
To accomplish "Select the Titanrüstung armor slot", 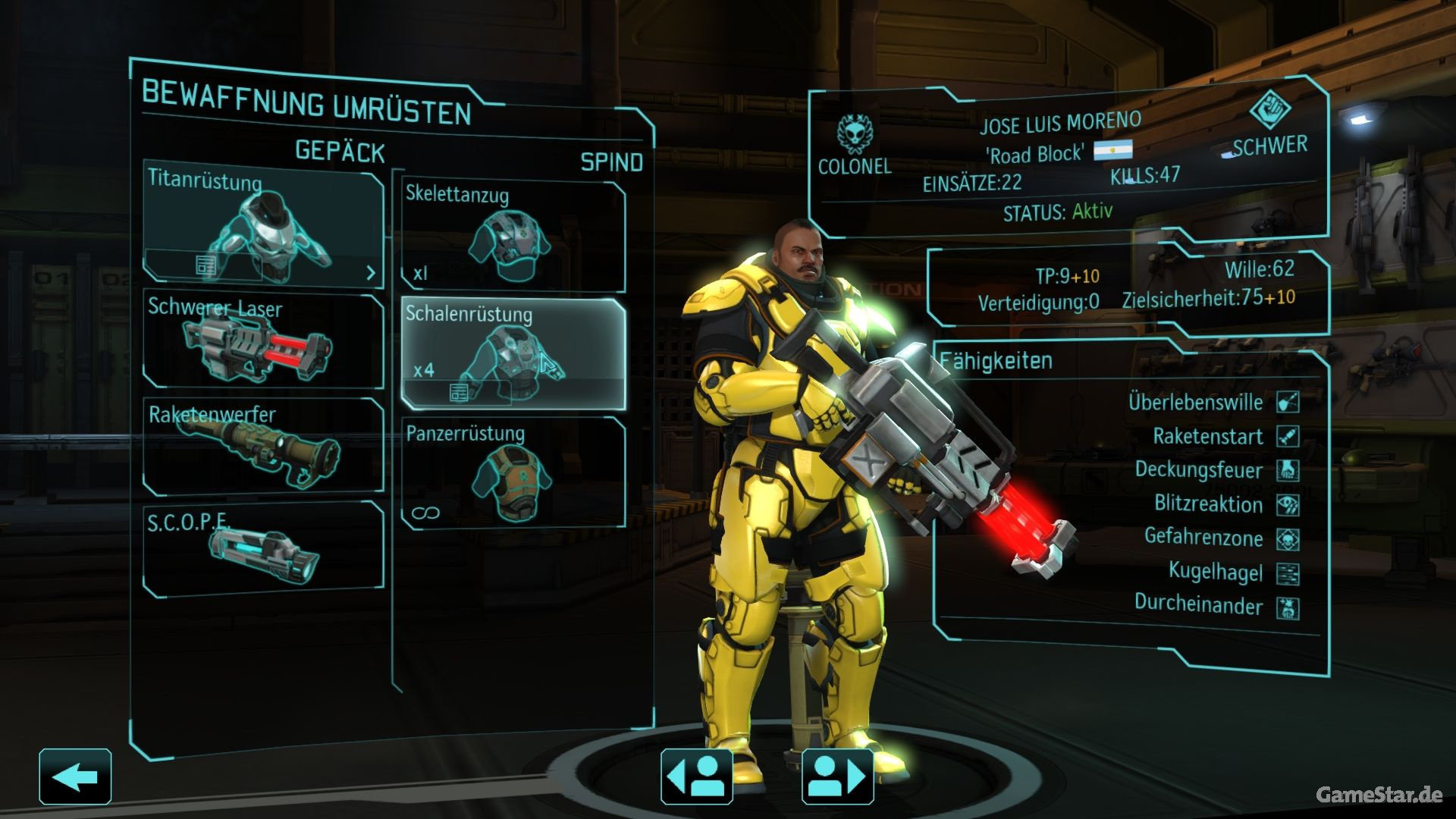I will 264,224.
